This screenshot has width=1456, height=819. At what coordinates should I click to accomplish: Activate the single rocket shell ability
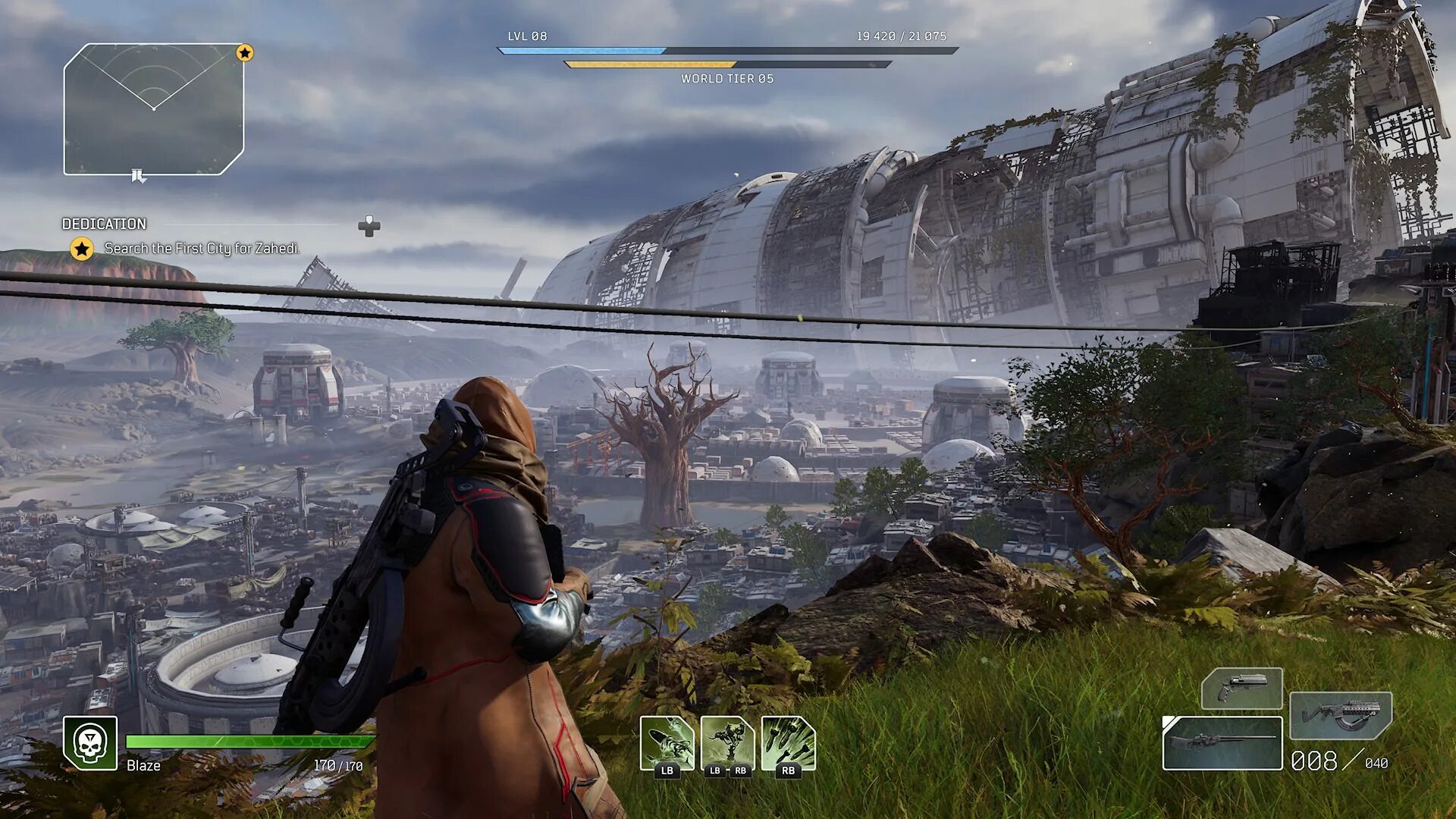[x=667, y=744]
